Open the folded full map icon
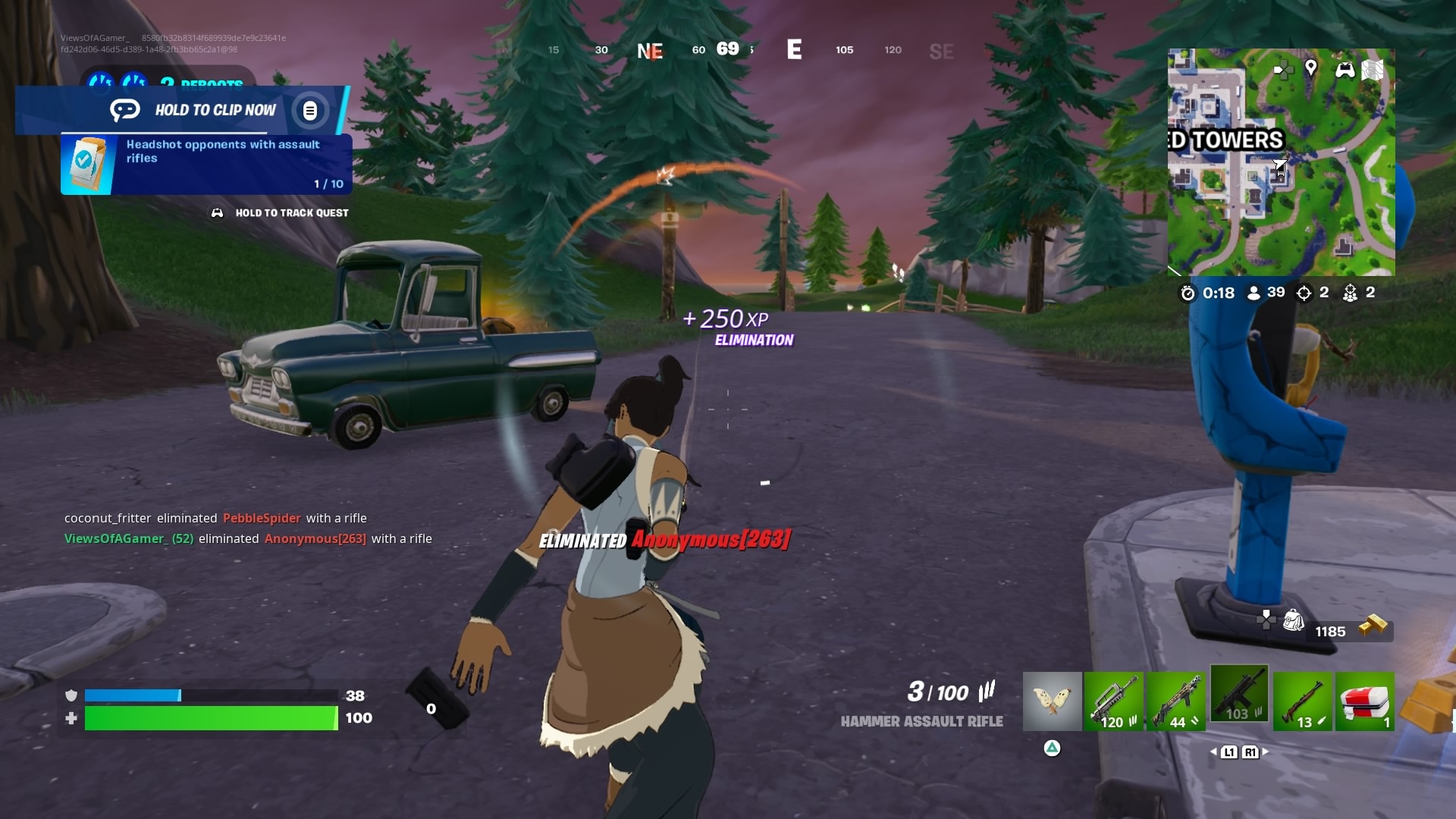Screen dimensions: 1456x819 coord(1373,70)
